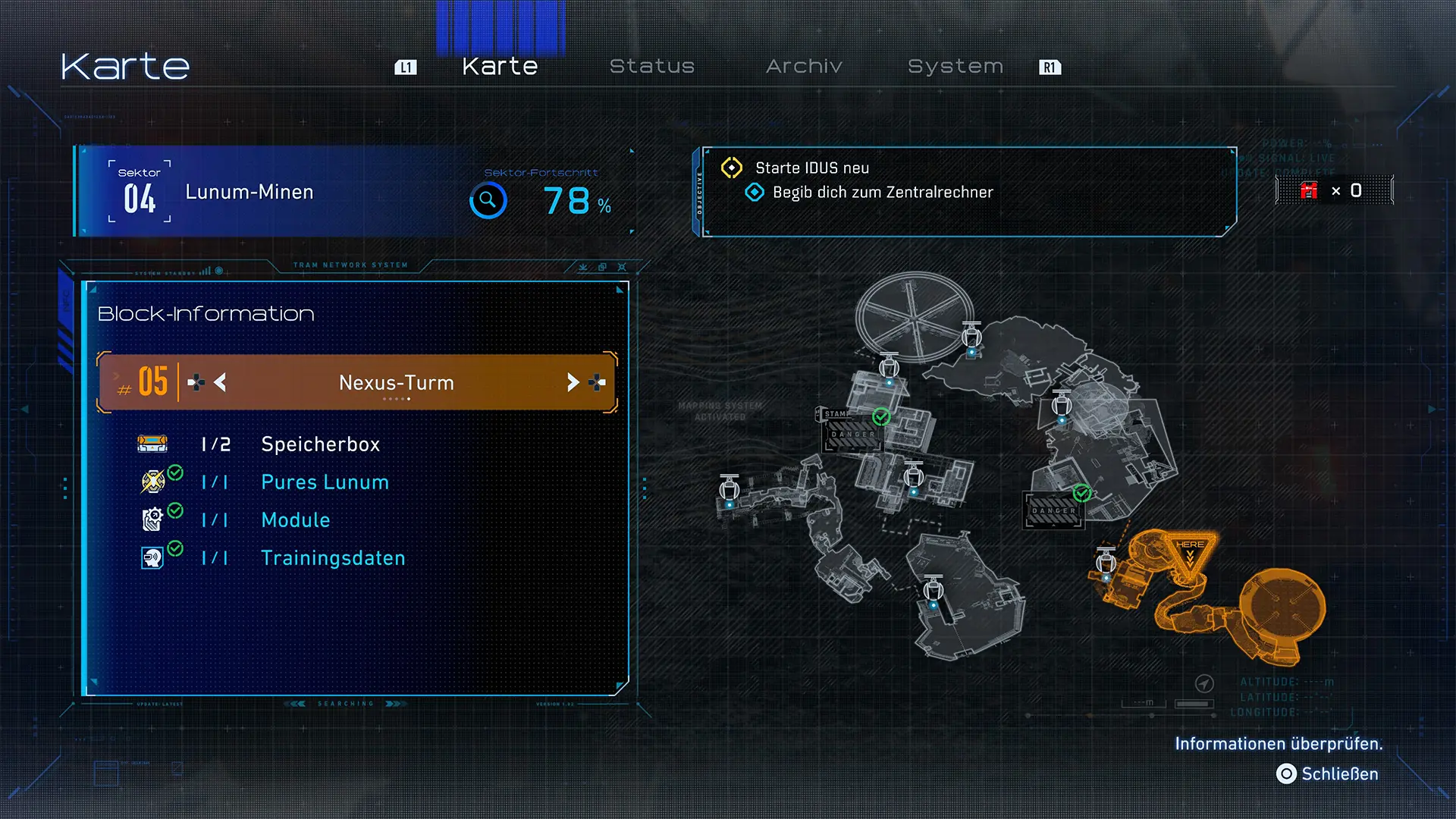
Task: Select the Module row
Action: tap(295, 520)
